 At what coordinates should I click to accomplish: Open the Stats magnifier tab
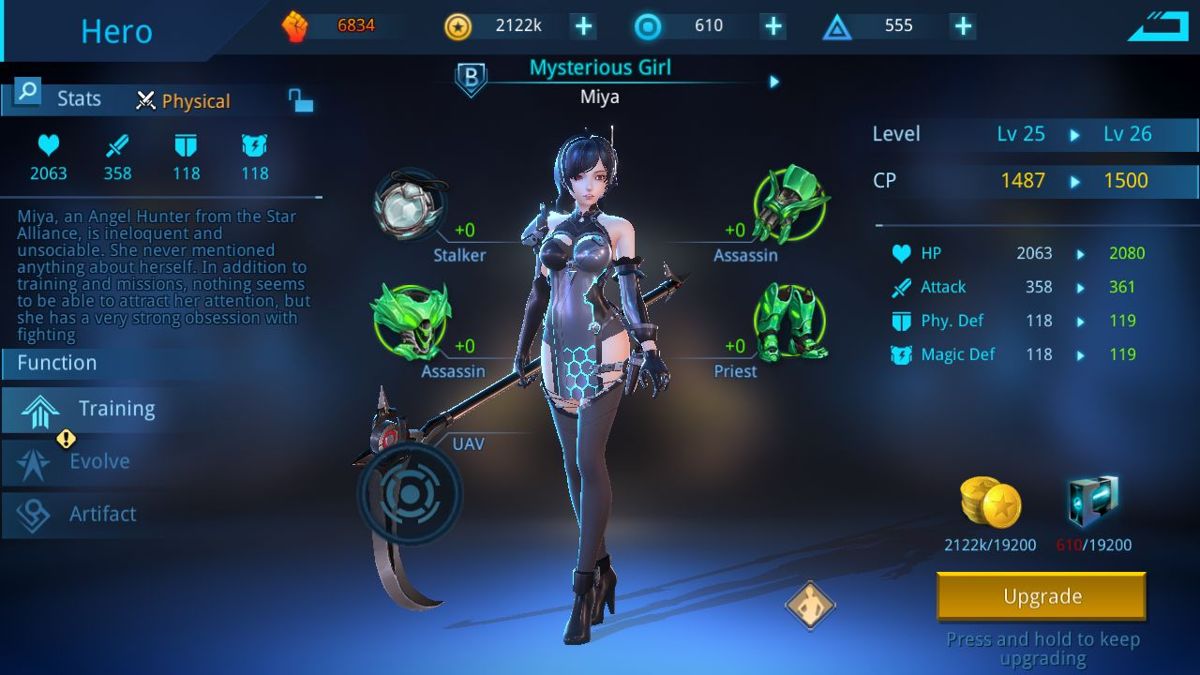(x=28, y=94)
